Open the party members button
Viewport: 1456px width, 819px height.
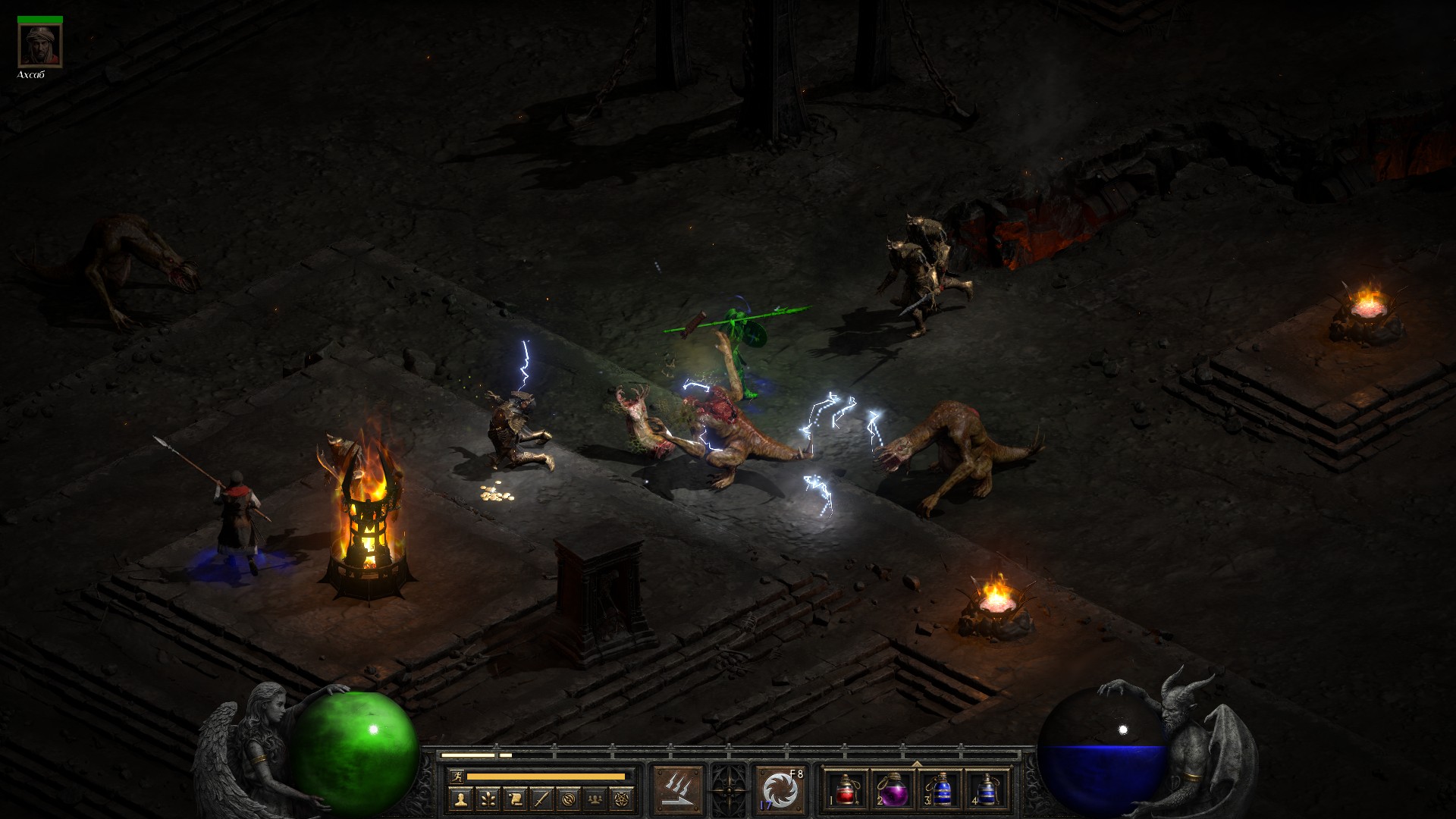pyautogui.click(x=596, y=799)
